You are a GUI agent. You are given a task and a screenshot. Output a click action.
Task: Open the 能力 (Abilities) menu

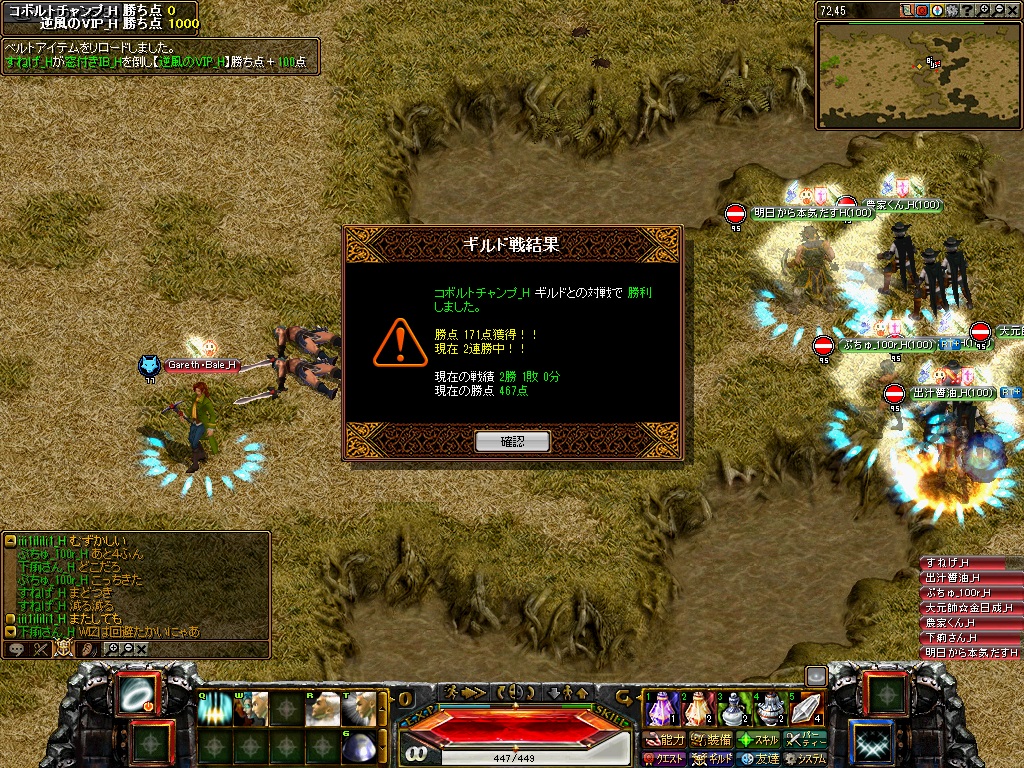pos(665,740)
